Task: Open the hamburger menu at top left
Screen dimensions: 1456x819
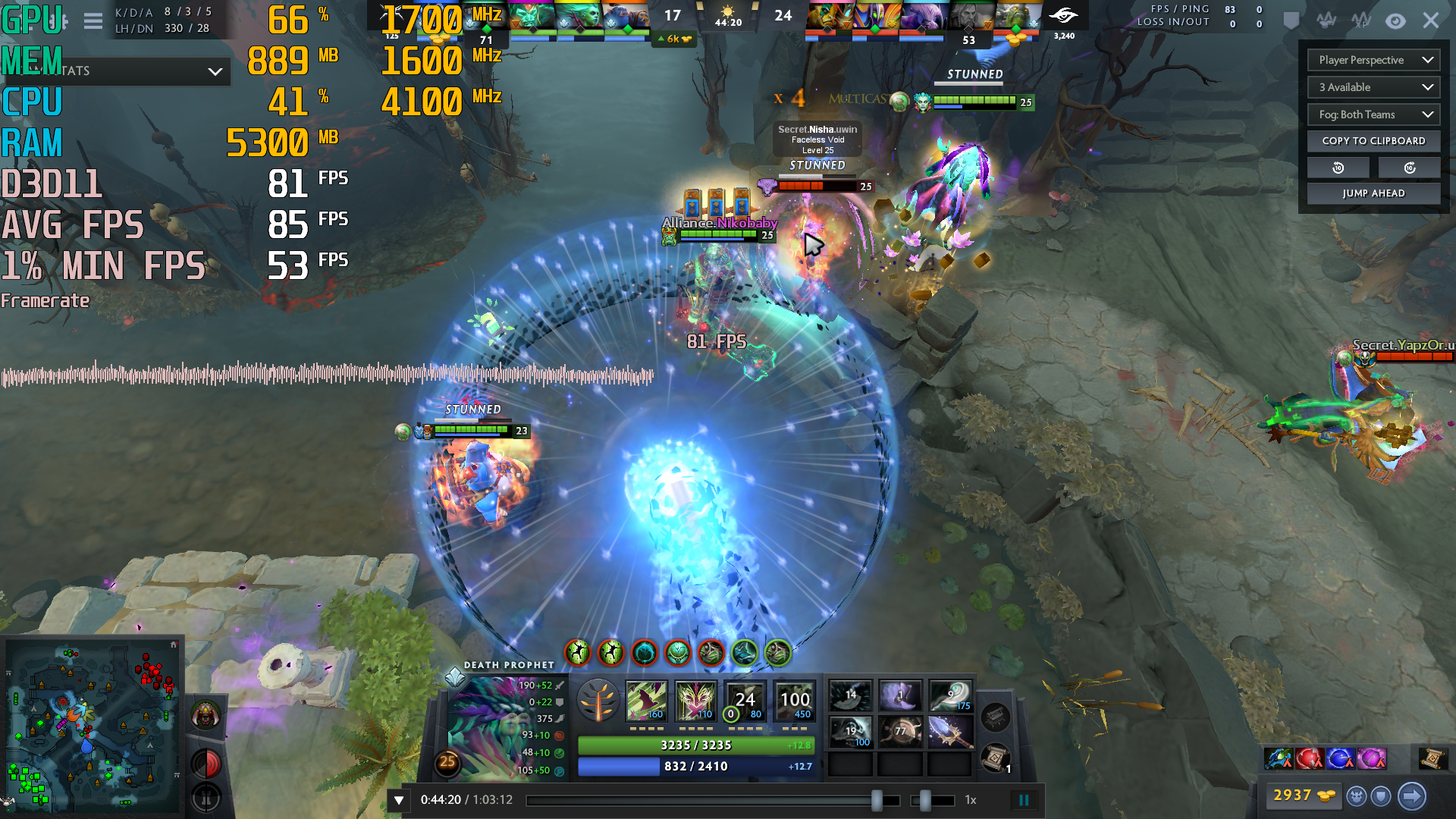Action: 93,21
